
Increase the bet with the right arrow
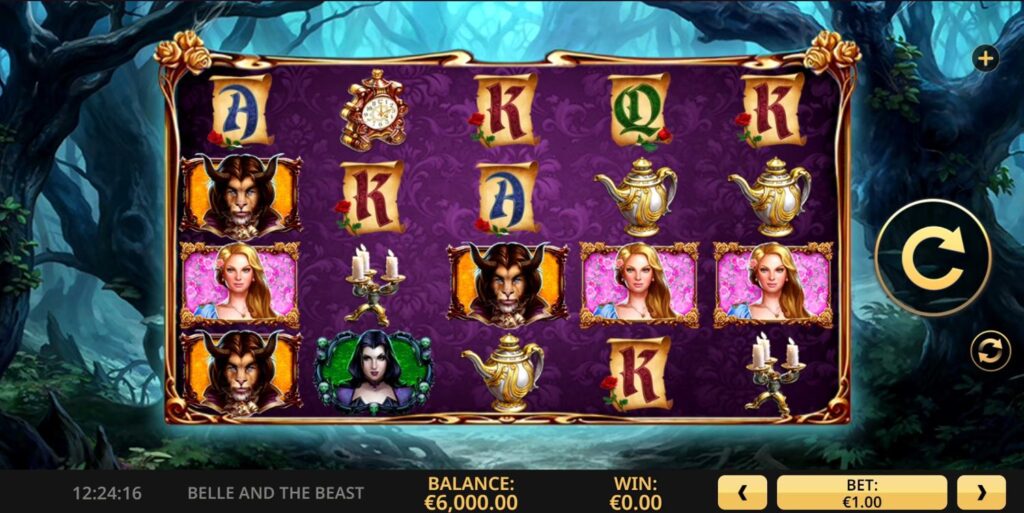981,492
